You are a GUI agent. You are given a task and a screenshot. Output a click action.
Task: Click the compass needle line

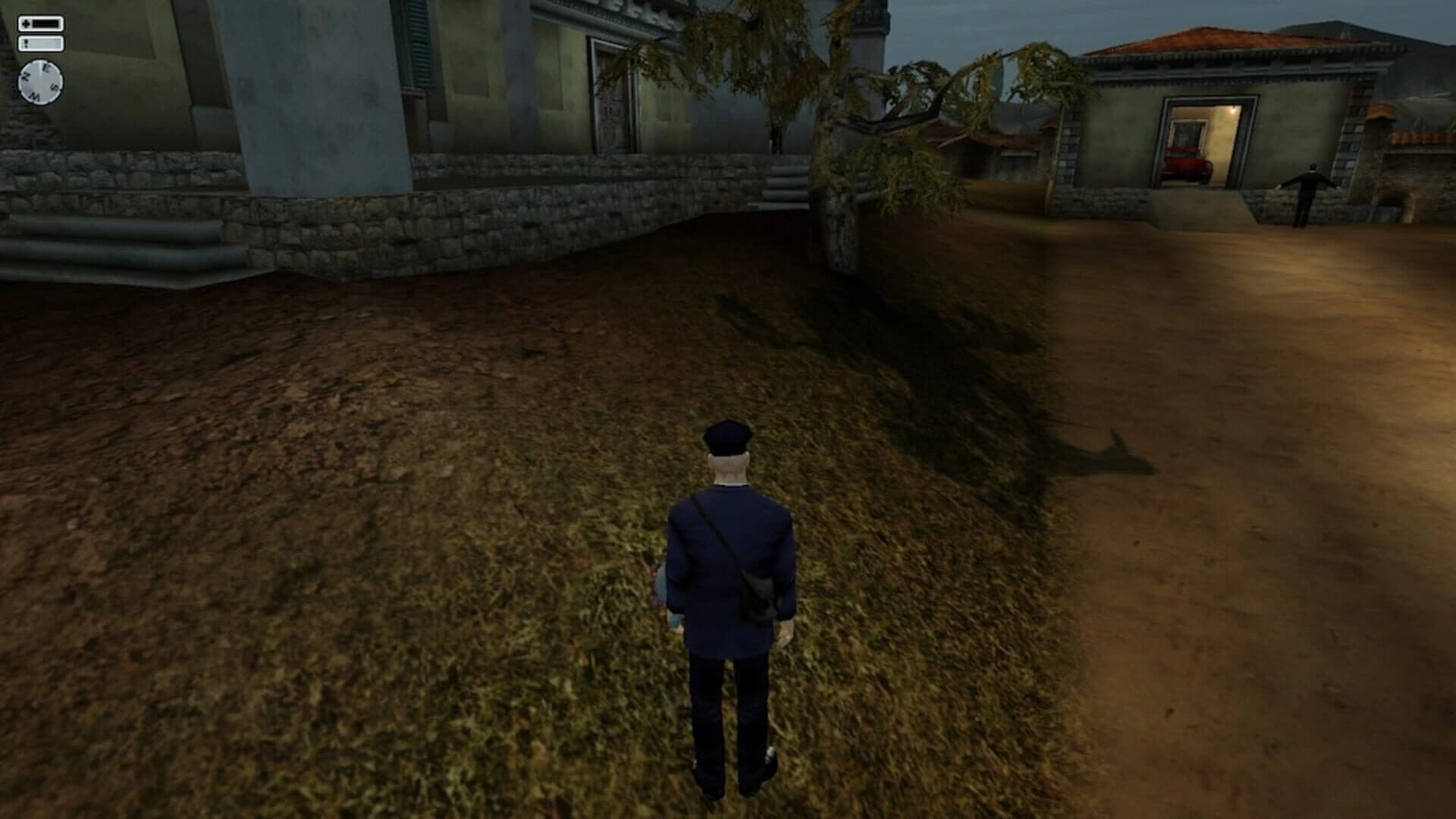[x=40, y=67]
